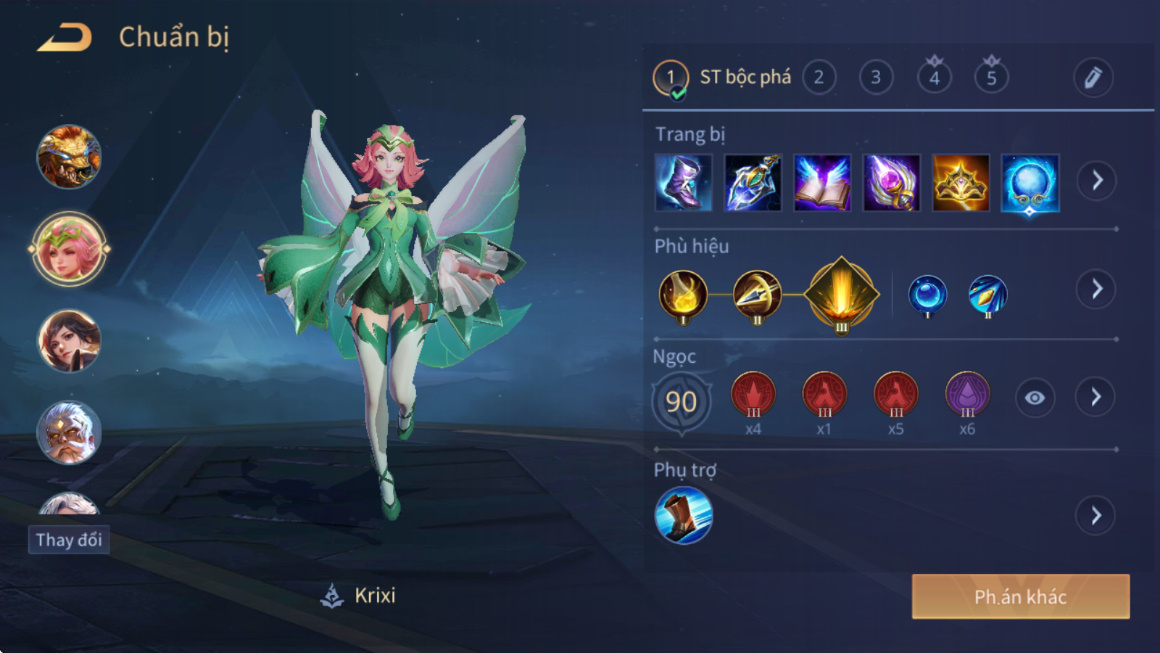Select the lion beast hero portrait
Screen dimensions: 1160x653
pos(69,156)
